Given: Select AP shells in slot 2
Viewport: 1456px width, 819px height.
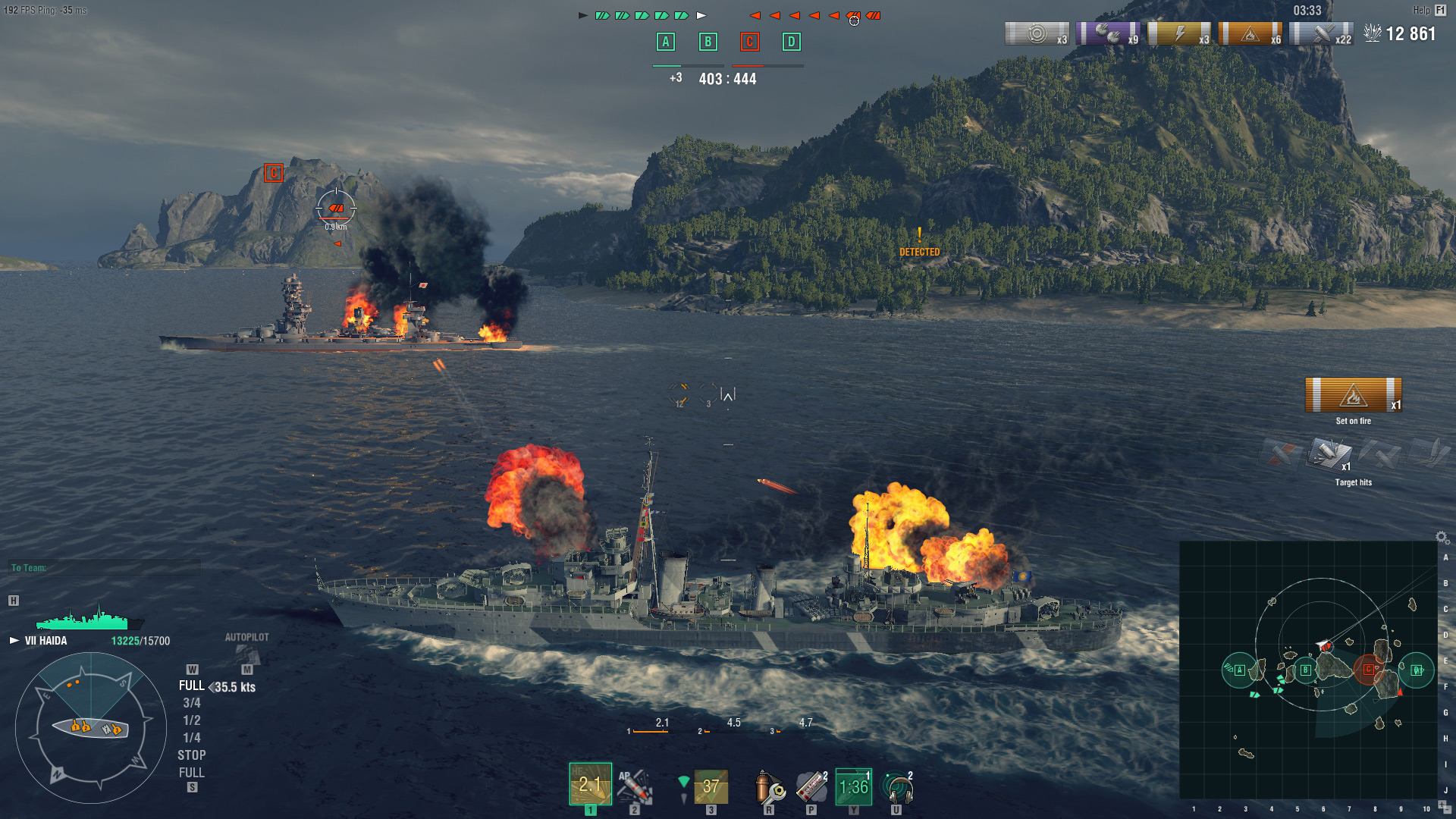Looking at the screenshot, I should [x=637, y=785].
